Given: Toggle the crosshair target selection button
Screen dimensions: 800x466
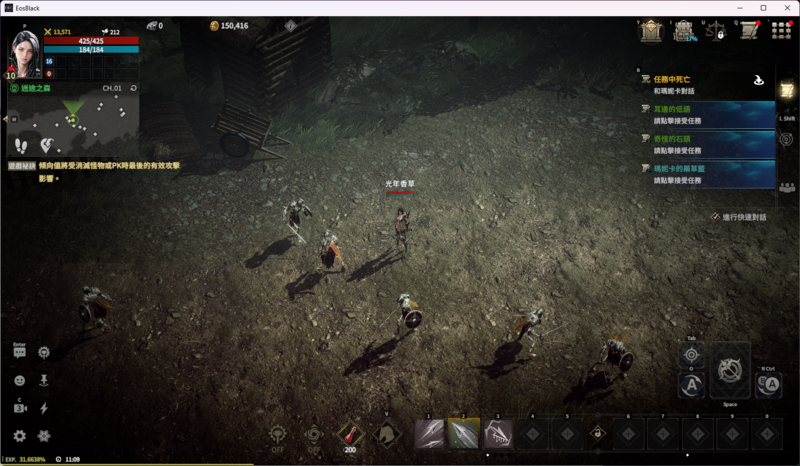Looking at the screenshot, I should tap(691, 354).
